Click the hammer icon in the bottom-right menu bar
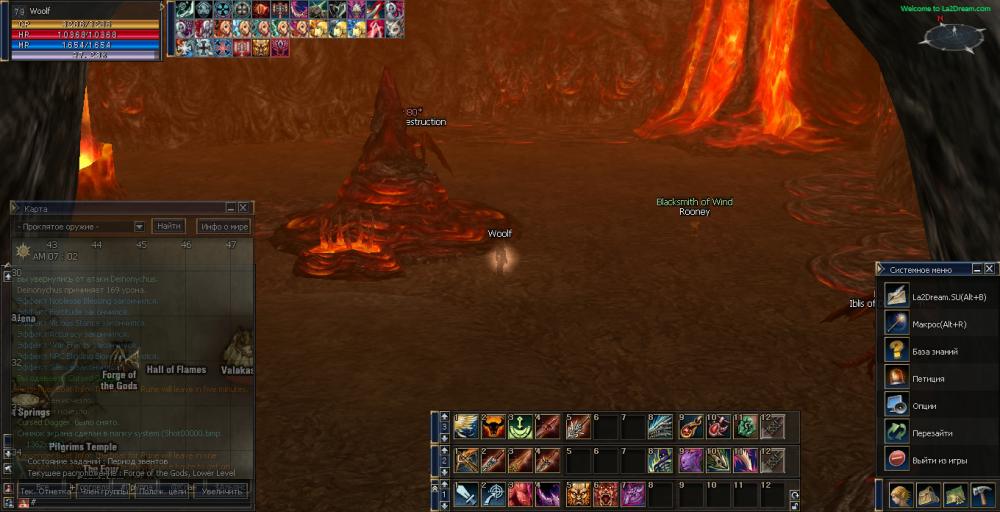The width and height of the screenshot is (1000, 512). tap(981, 494)
